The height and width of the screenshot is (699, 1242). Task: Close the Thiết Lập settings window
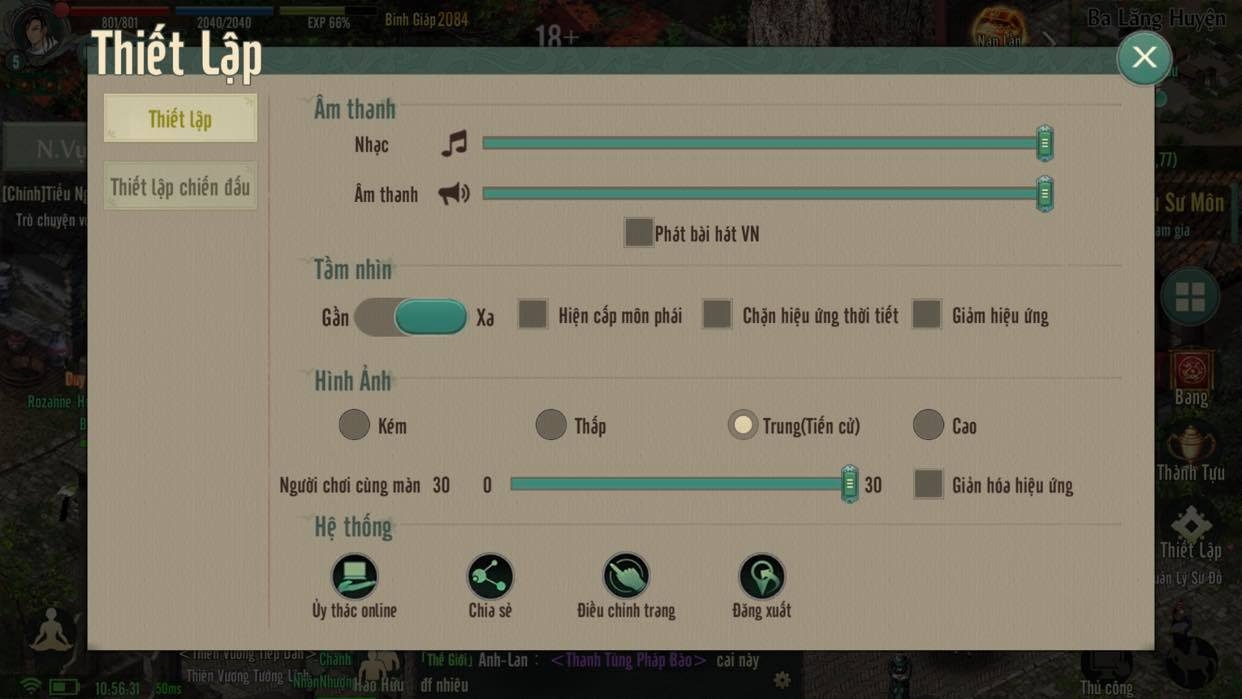coord(1144,57)
